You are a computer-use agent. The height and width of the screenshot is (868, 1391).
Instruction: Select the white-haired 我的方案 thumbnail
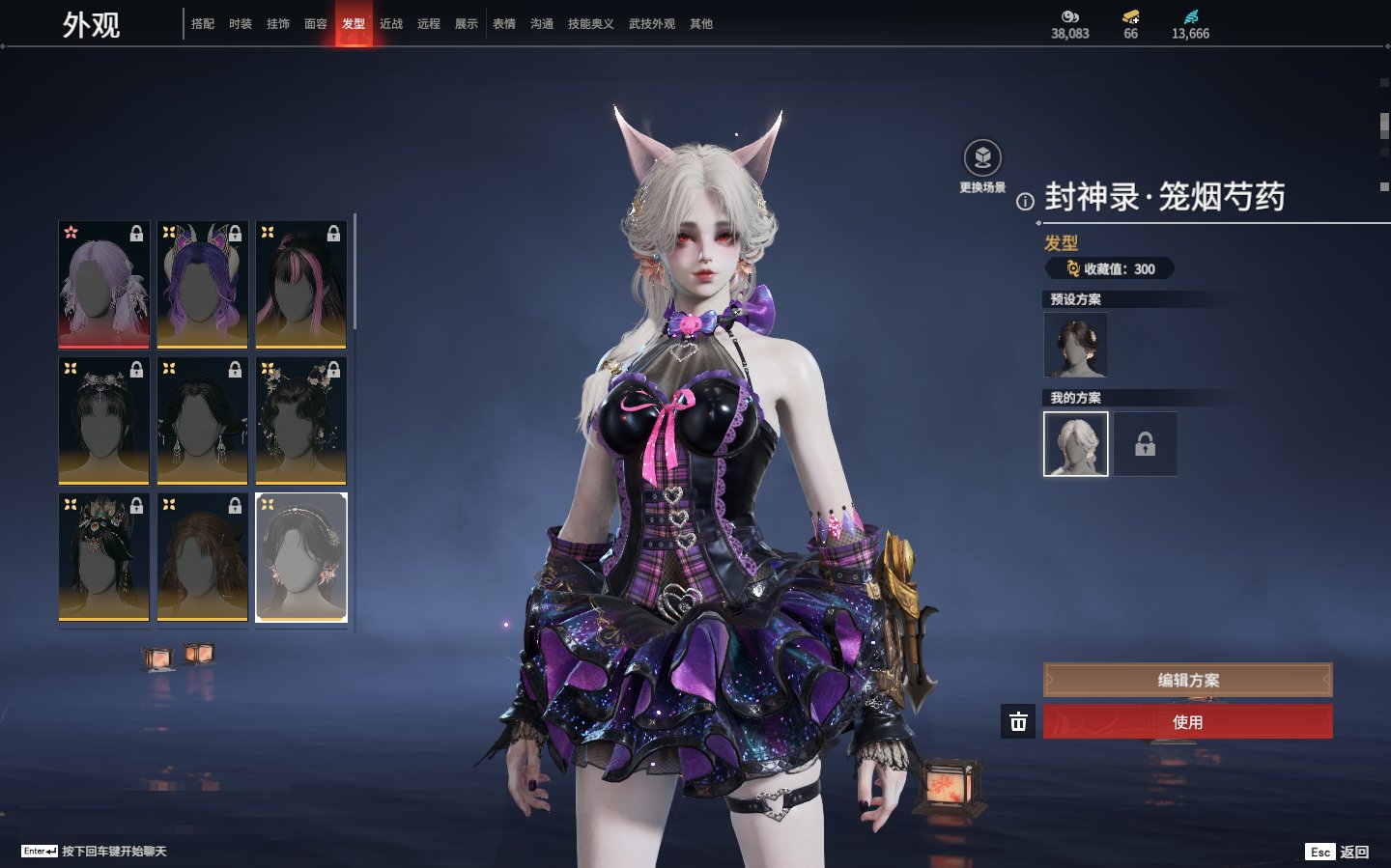point(1075,444)
